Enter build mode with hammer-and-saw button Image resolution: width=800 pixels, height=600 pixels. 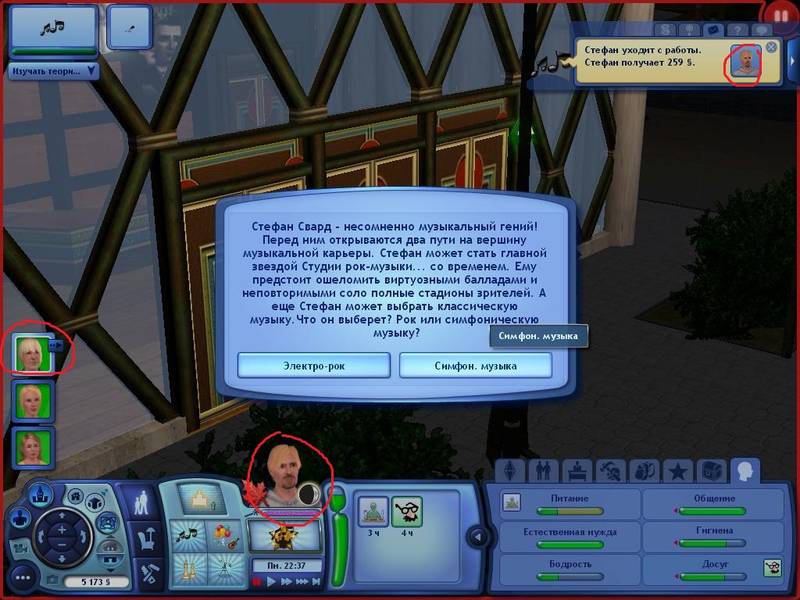(146, 574)
